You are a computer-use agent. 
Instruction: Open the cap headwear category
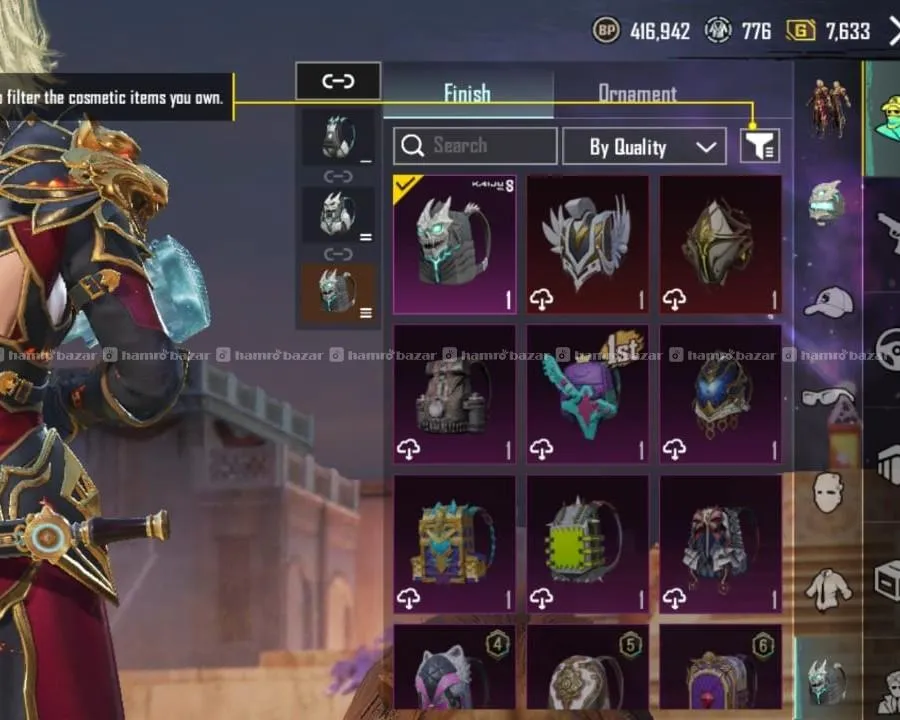(x=828, y=300)
